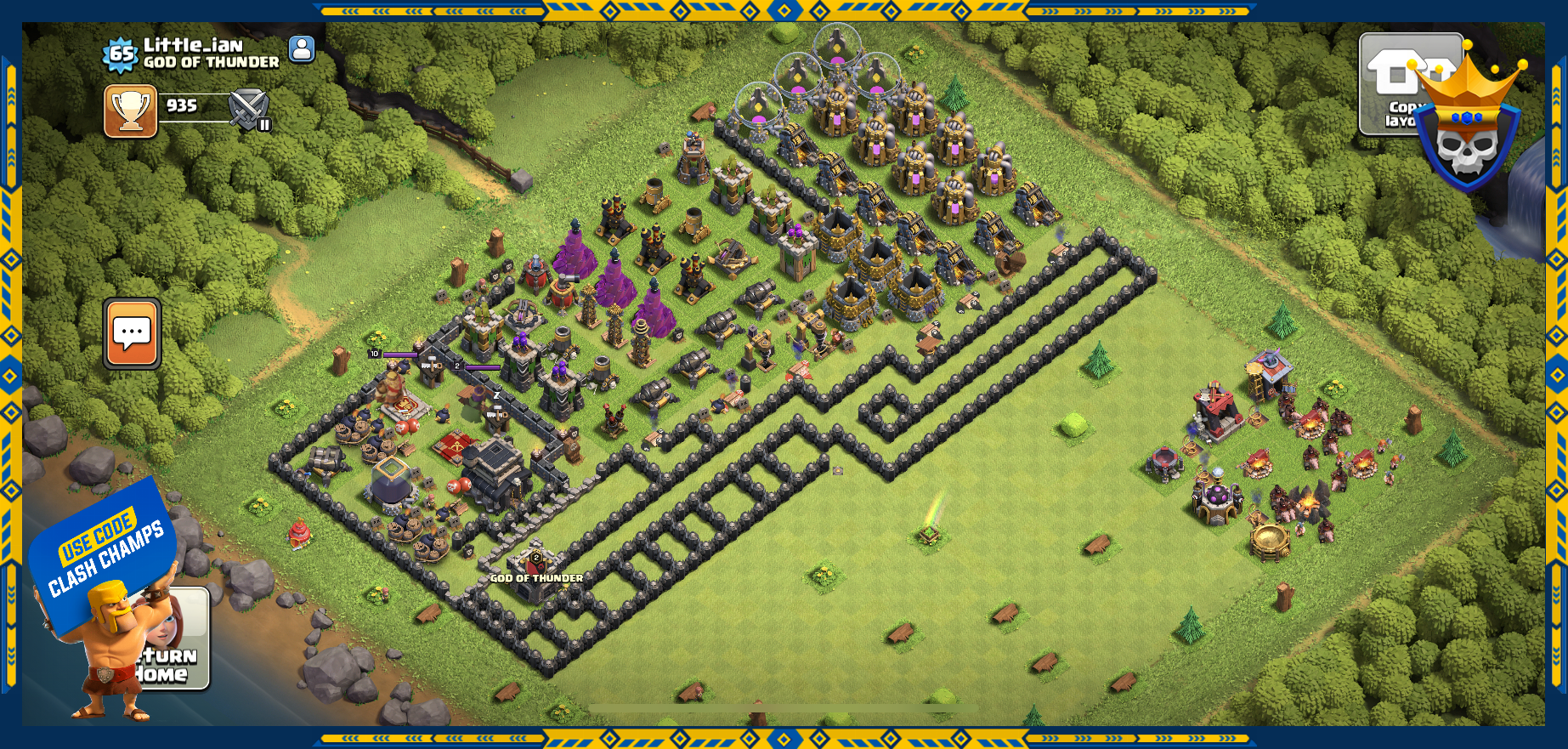Click the Use Code Clash Champs banner
Image resolution: width=1568 pixels, height=749 pixels.
click(x=104, y=553)
